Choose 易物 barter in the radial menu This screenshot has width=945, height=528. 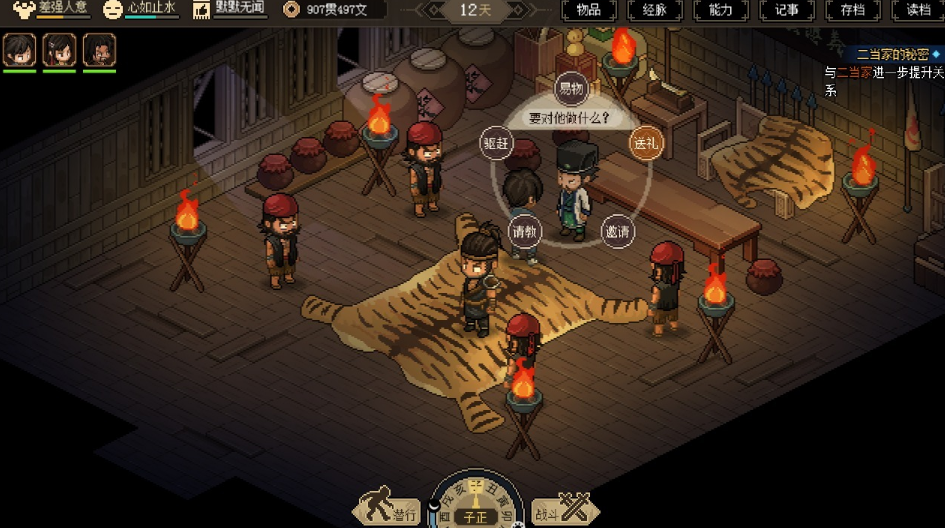(x=570, y=89)
